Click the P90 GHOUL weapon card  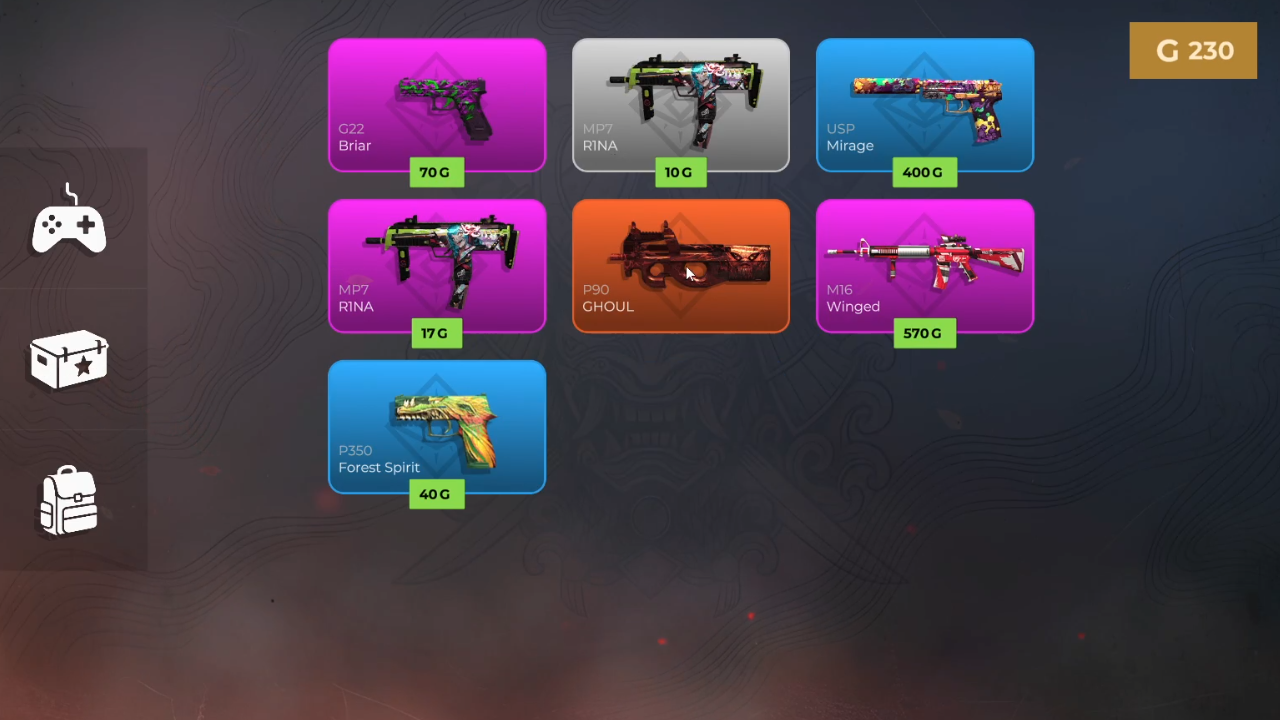point(681,260)
